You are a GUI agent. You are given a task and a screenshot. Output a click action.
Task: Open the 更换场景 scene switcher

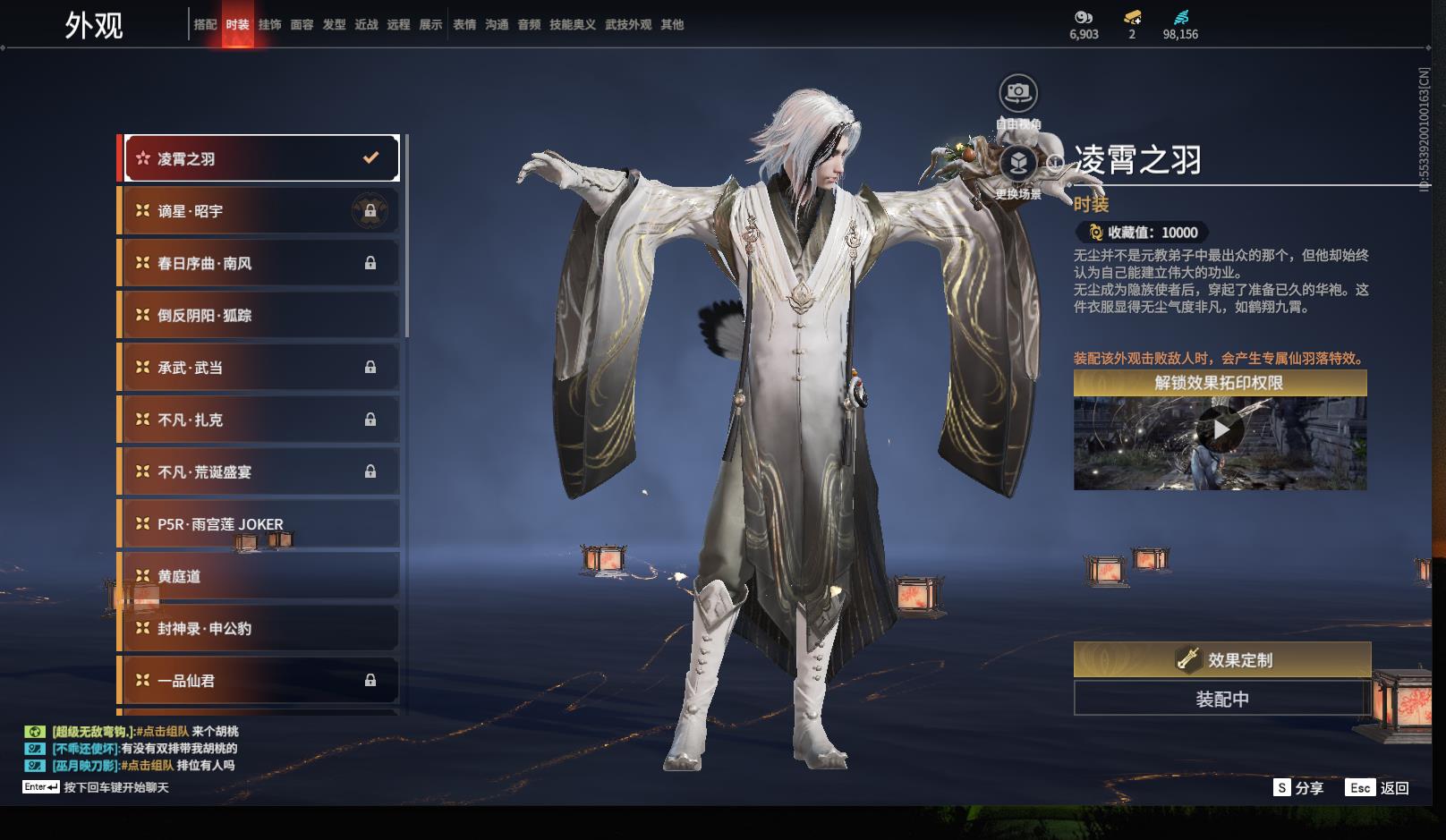(1017, 164)
